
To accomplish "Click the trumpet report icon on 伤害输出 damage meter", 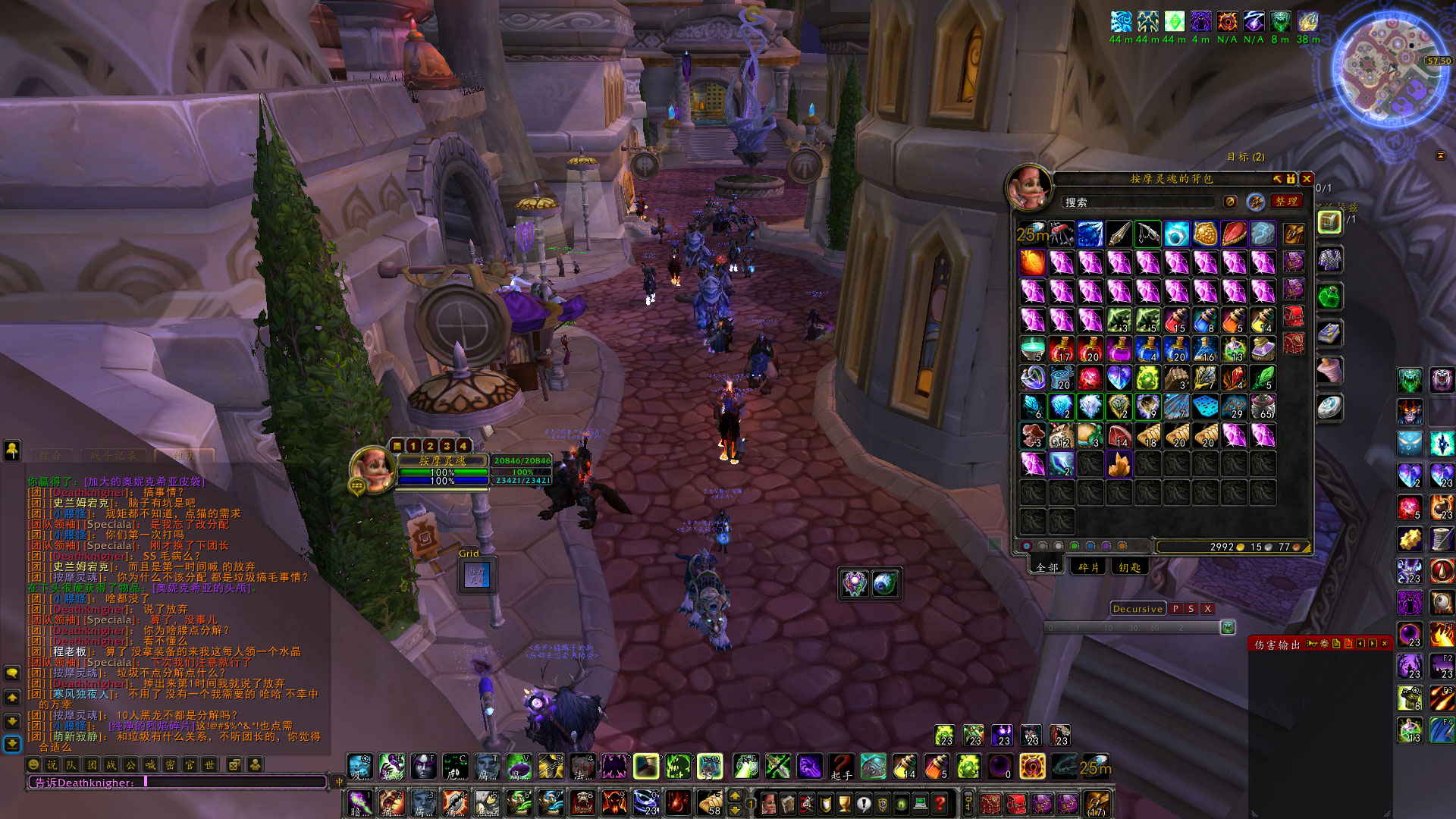I will [x=1313, y=644].
